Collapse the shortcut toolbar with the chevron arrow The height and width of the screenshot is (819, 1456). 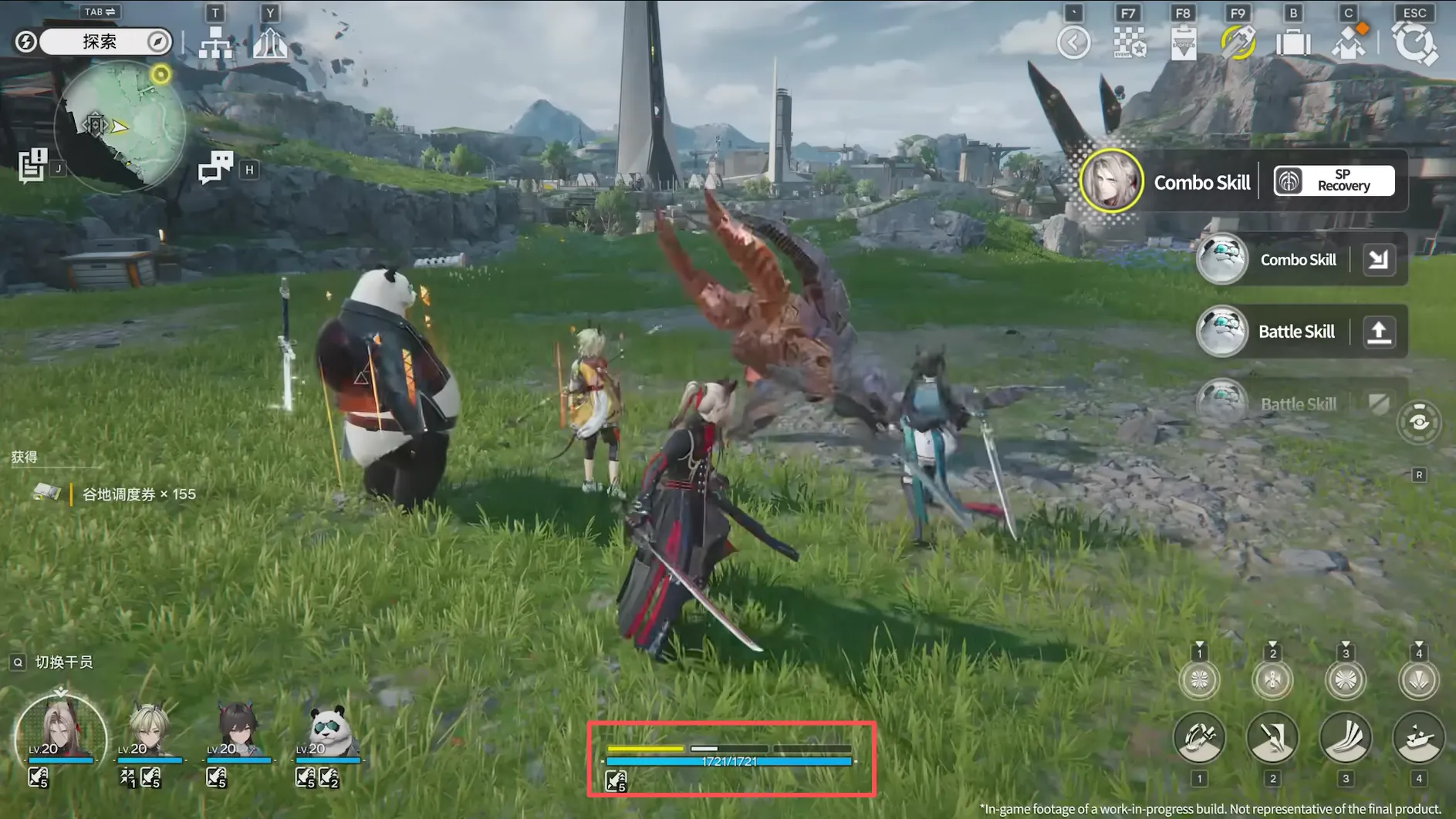click(x=1073, y=42)
